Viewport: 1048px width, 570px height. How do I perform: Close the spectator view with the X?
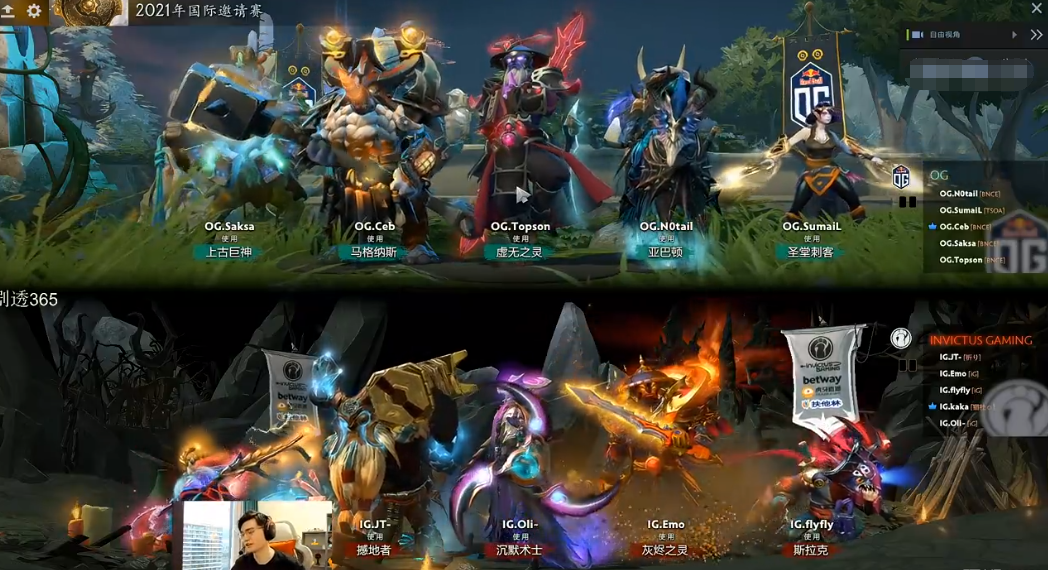pyautogui.click(x=1037, y=8)
